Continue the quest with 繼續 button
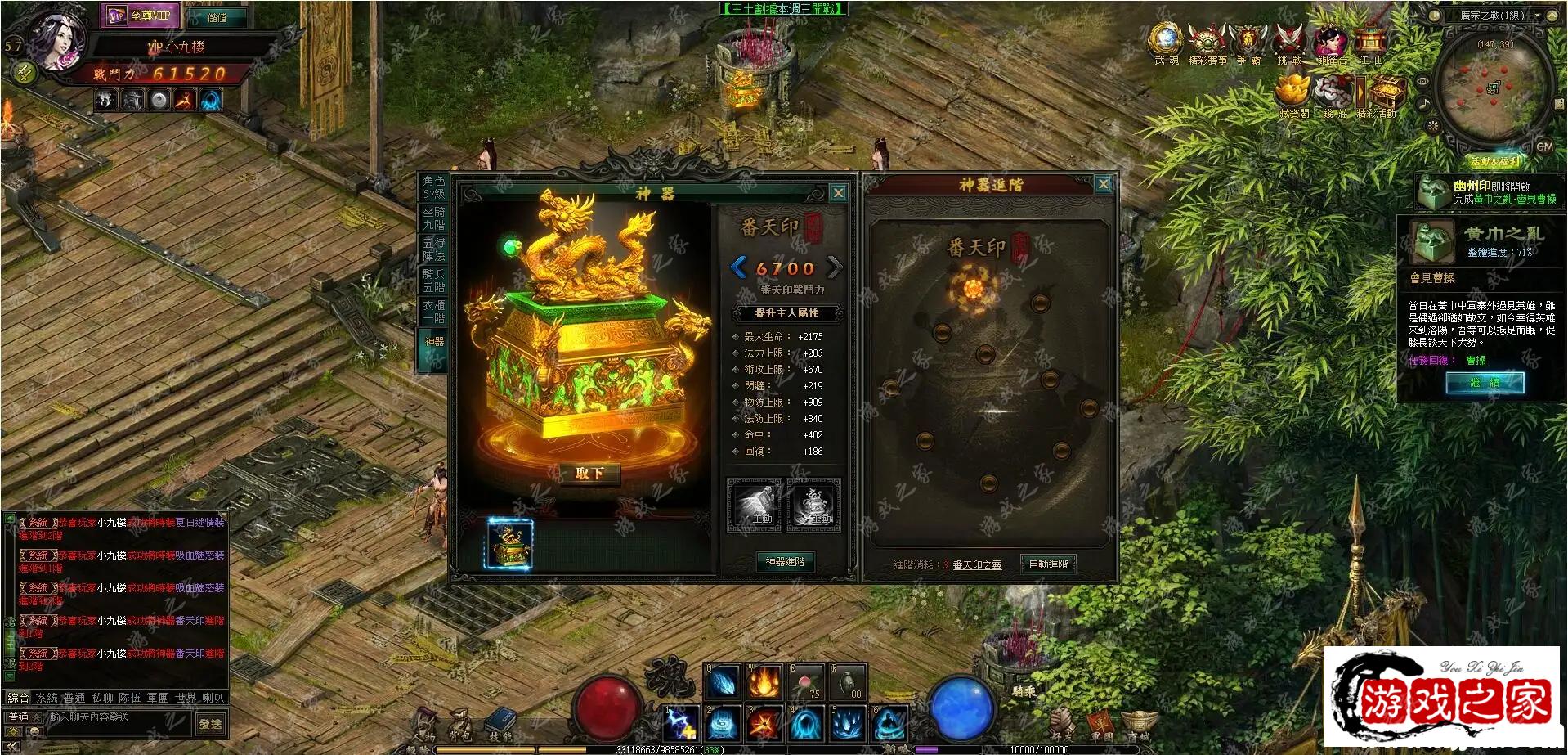 click(x=1485, y=383)
